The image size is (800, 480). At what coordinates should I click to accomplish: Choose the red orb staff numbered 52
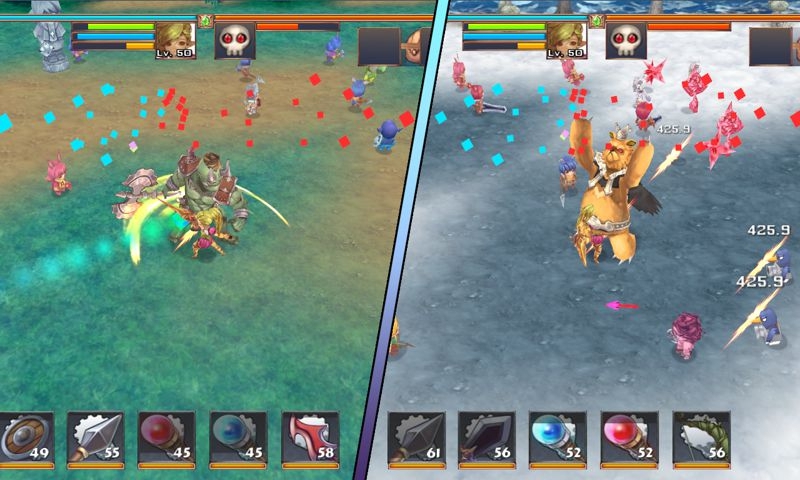click(x=630, y=437)
